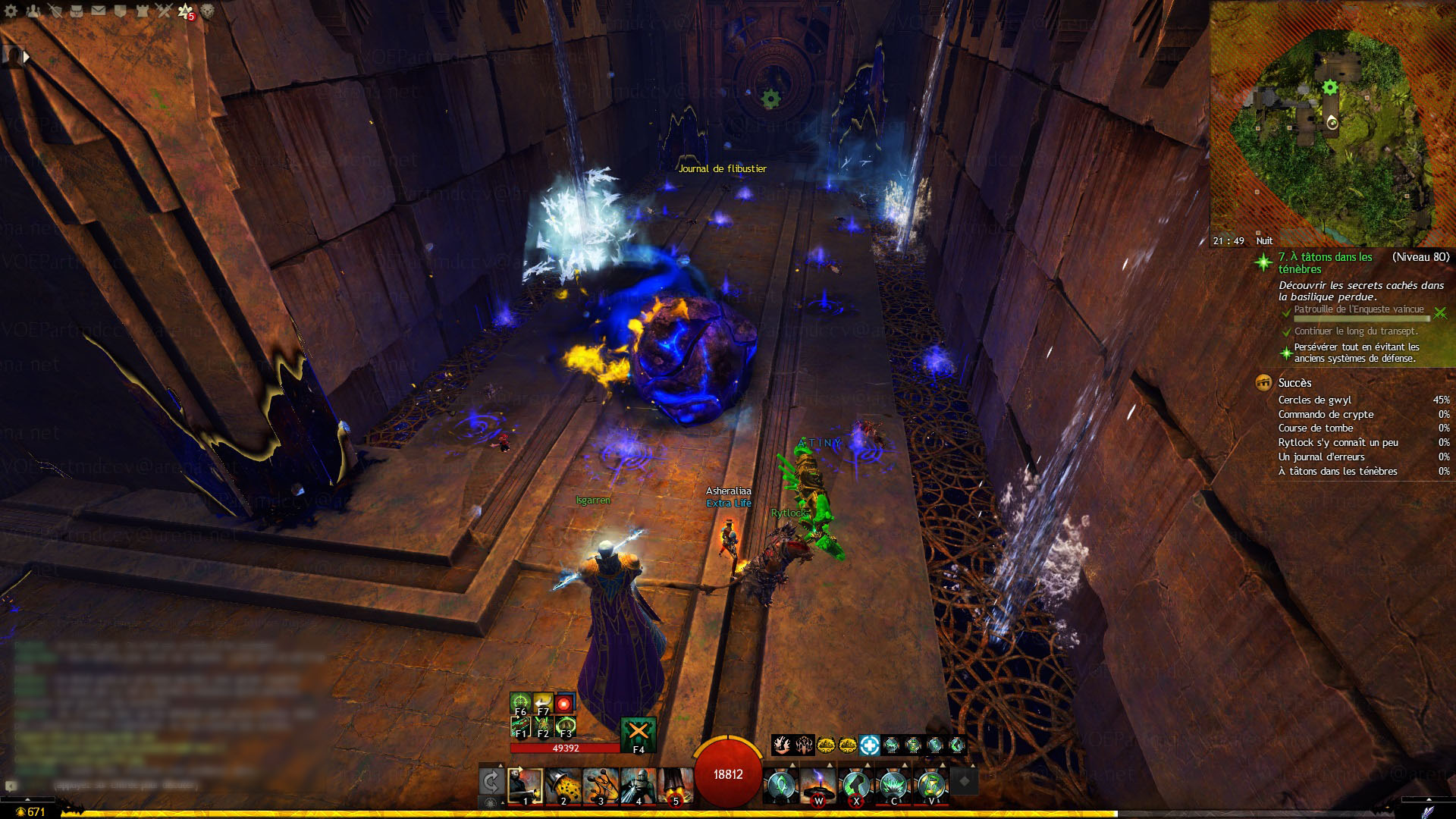Open the World vs World castle icon
1456x819 pixels.
pyautogui.click(x=142, y=11)
